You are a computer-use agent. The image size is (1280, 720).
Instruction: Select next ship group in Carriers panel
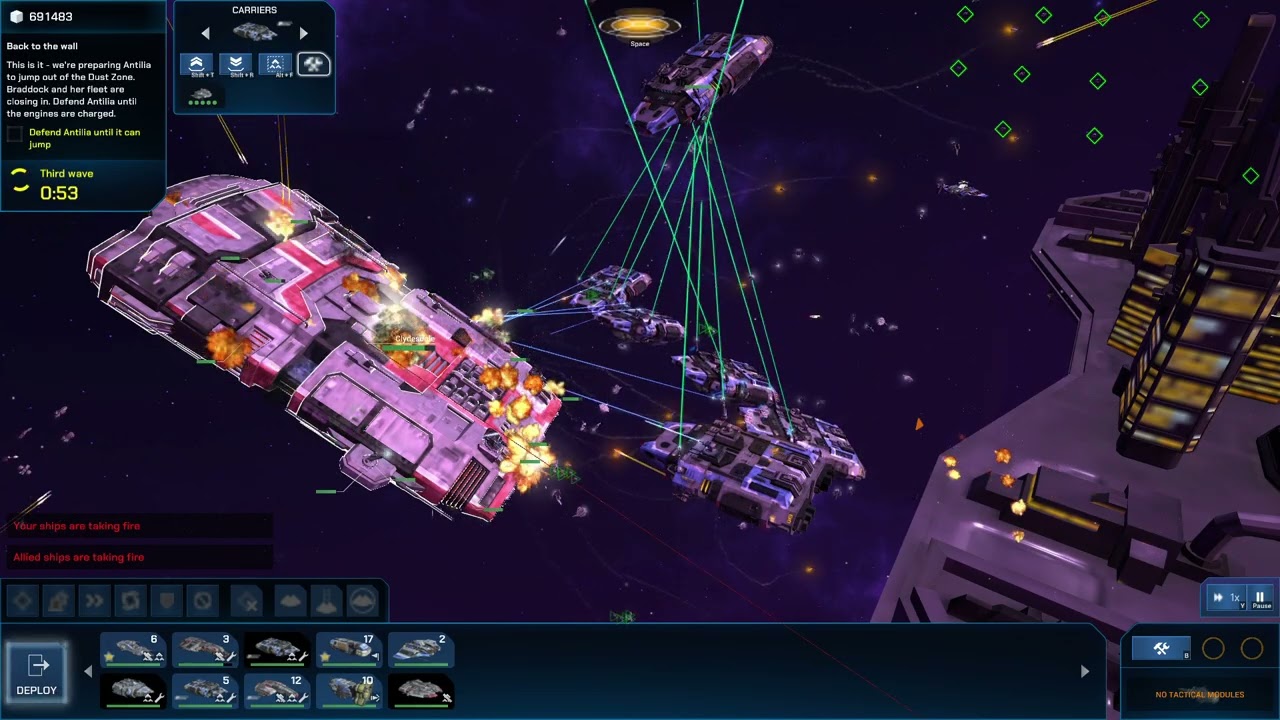point(303,33)
